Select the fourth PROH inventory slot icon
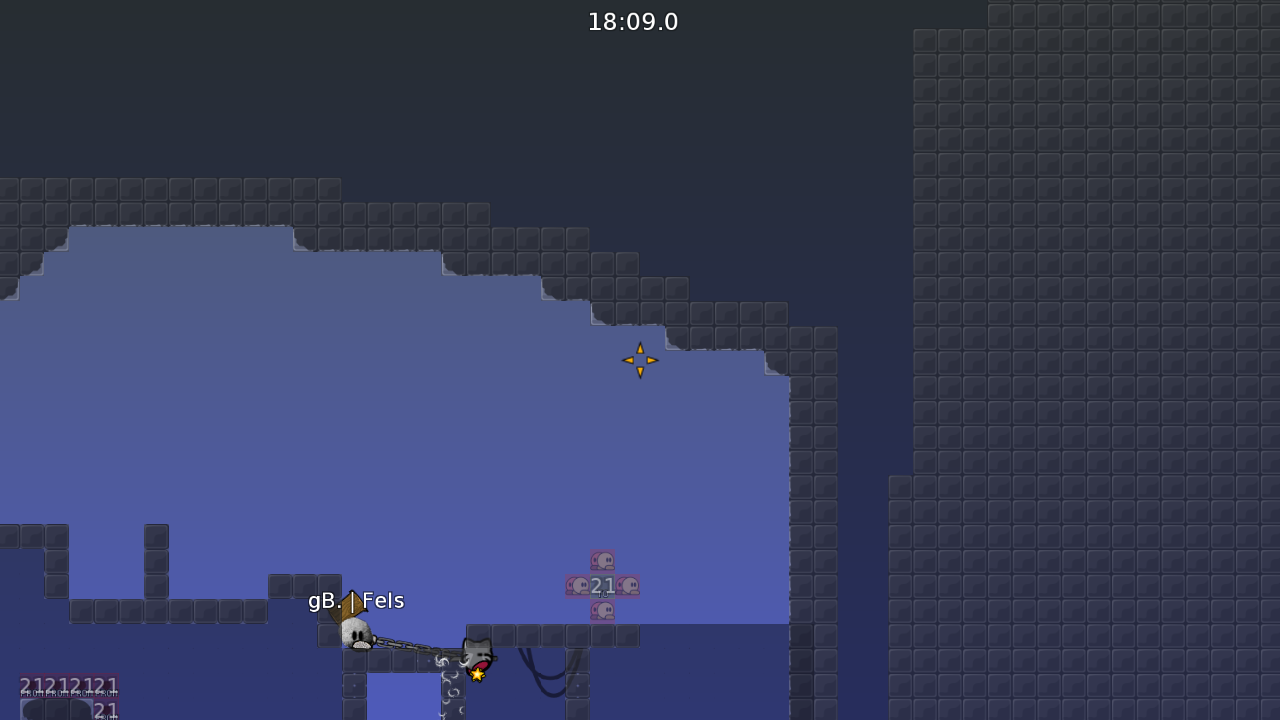 click(106, 685)
